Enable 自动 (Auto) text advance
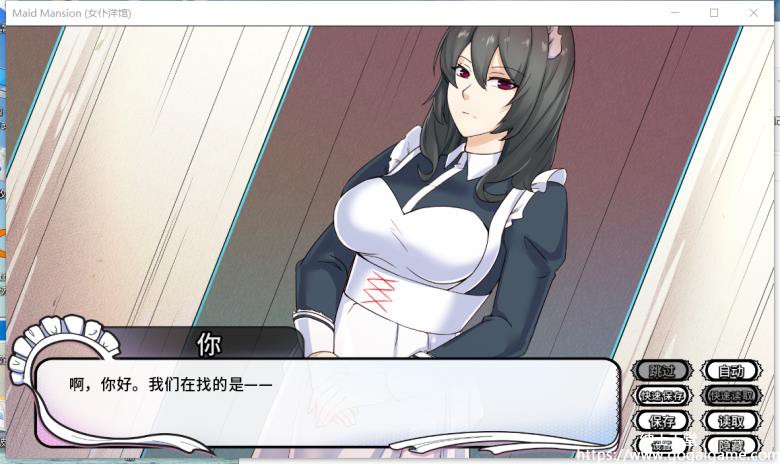Screen dimensions: 780x464 (731, 371)
